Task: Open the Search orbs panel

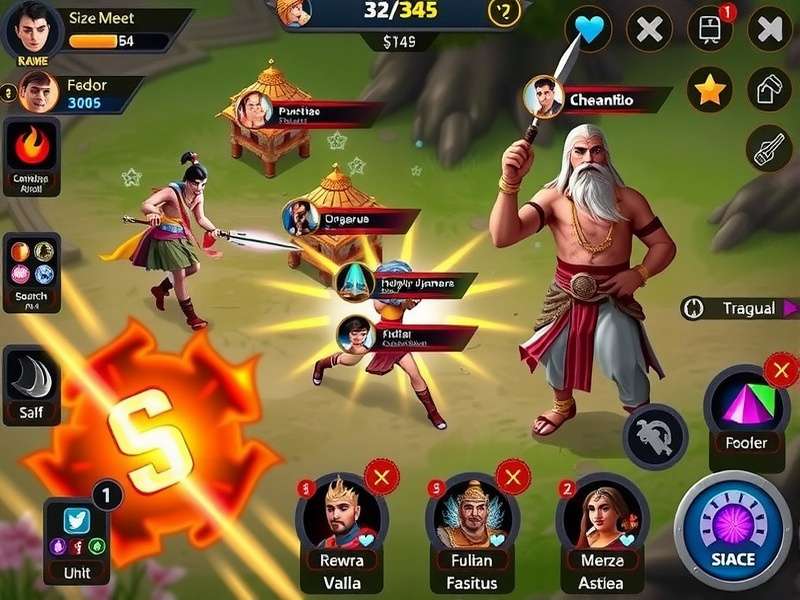Action: (32, 265)
